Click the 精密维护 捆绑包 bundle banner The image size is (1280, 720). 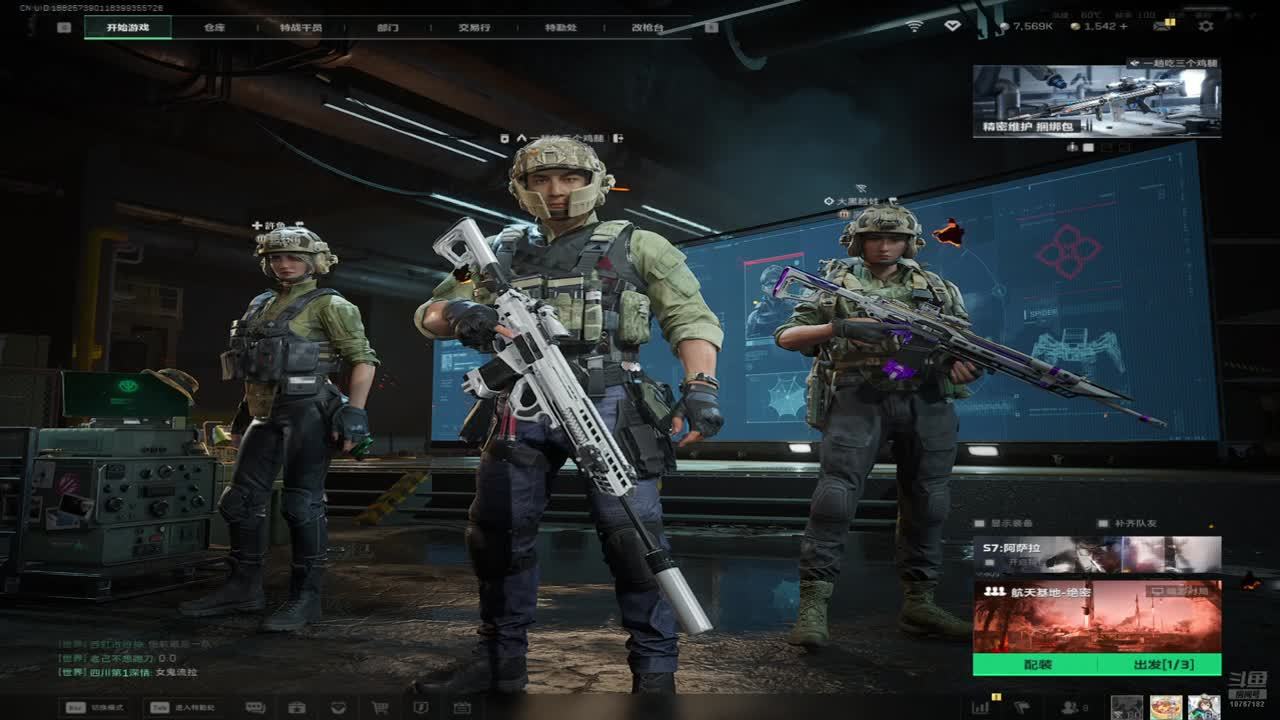point(1096,101)
